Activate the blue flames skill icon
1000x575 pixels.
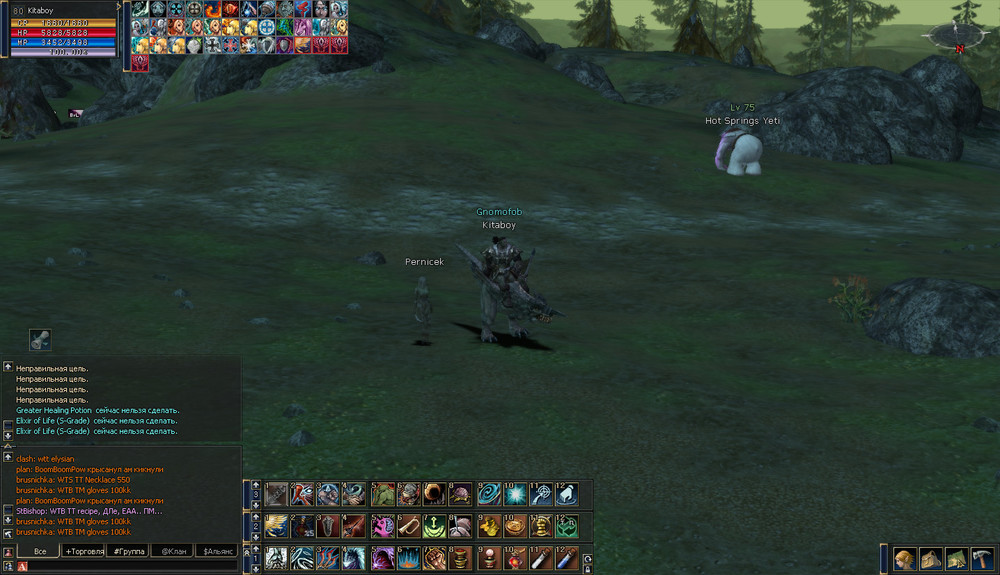pyautogui.click(x=408, y=558)
